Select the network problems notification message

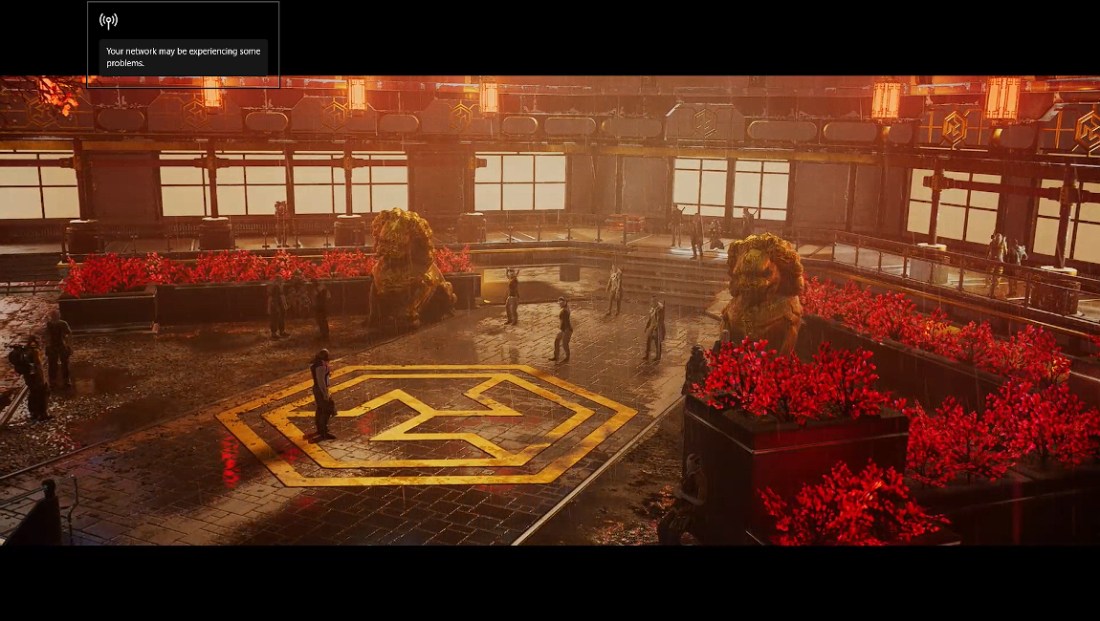[183, 57]
